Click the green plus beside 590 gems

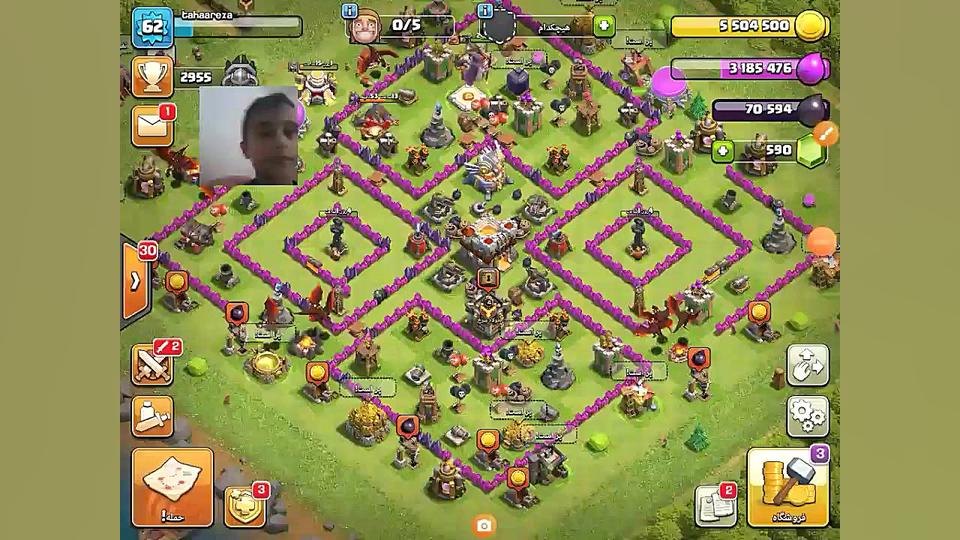(x=723, y=151)
